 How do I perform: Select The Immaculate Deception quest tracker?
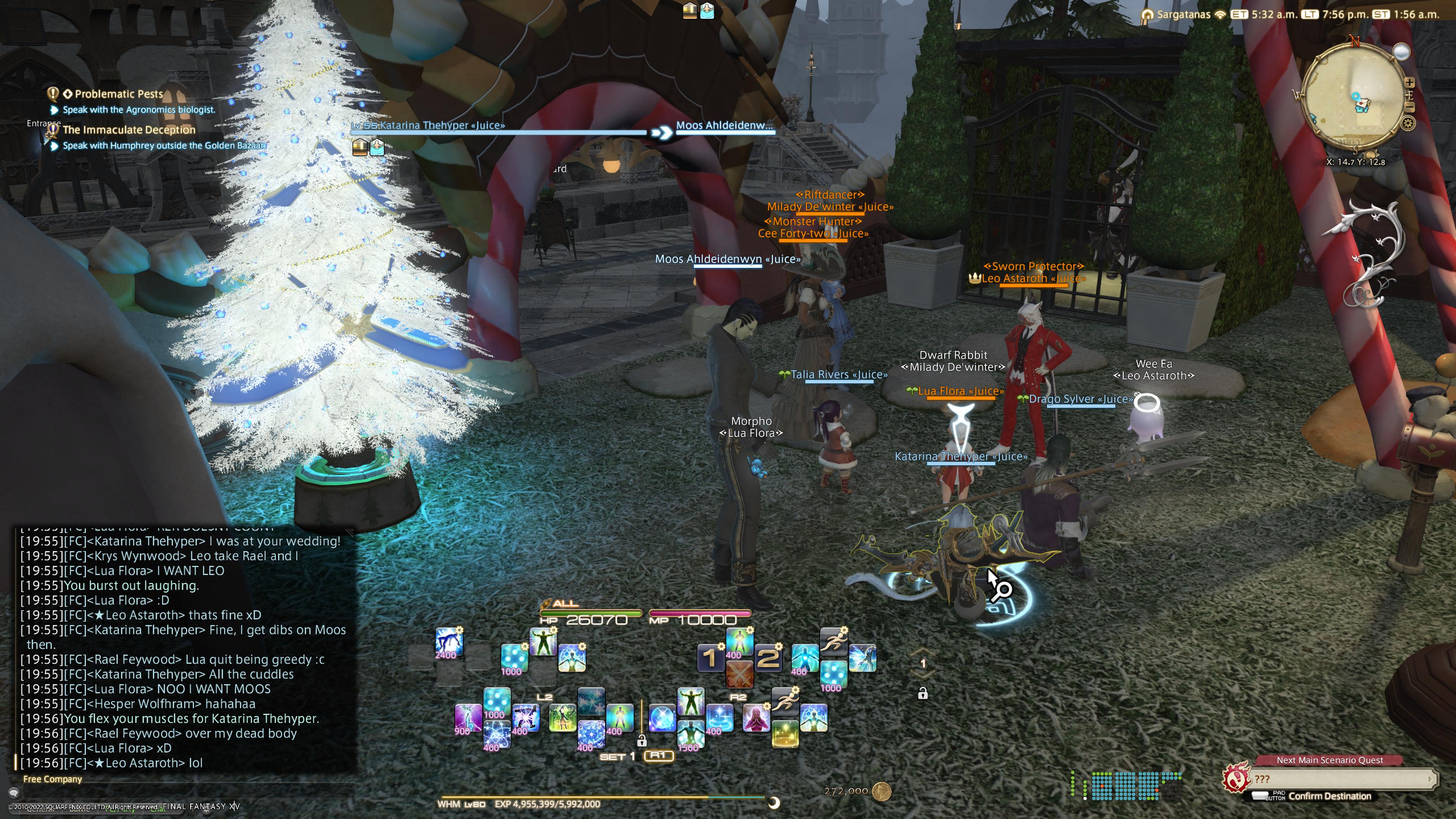click(x=129, y=129)
